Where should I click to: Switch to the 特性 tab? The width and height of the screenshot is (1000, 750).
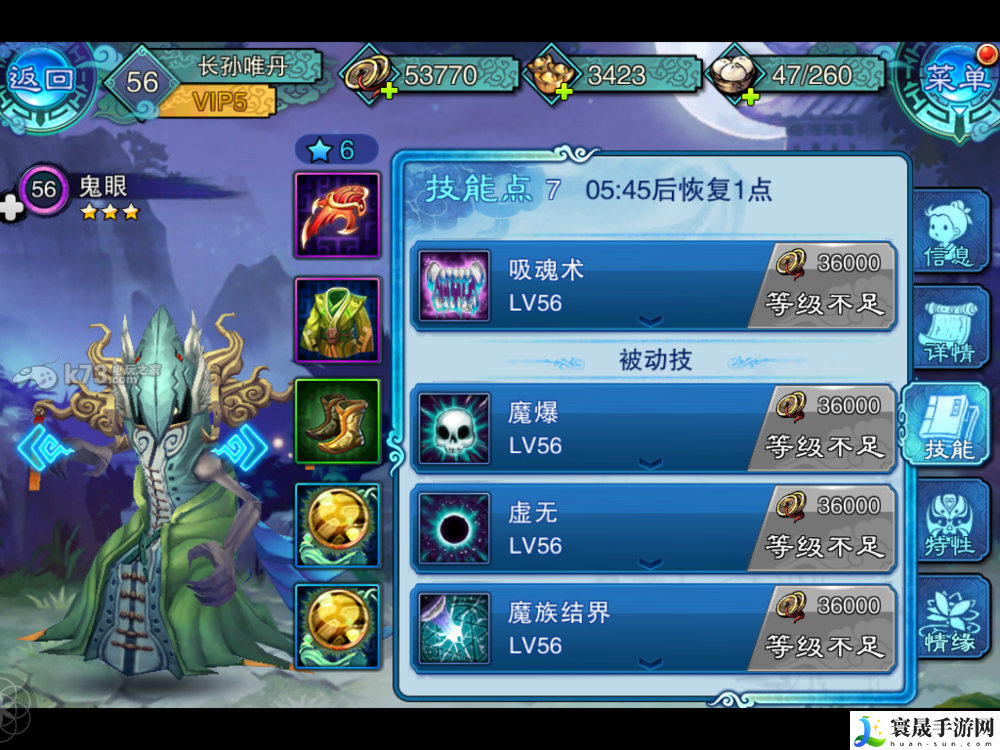pos(949,530)
